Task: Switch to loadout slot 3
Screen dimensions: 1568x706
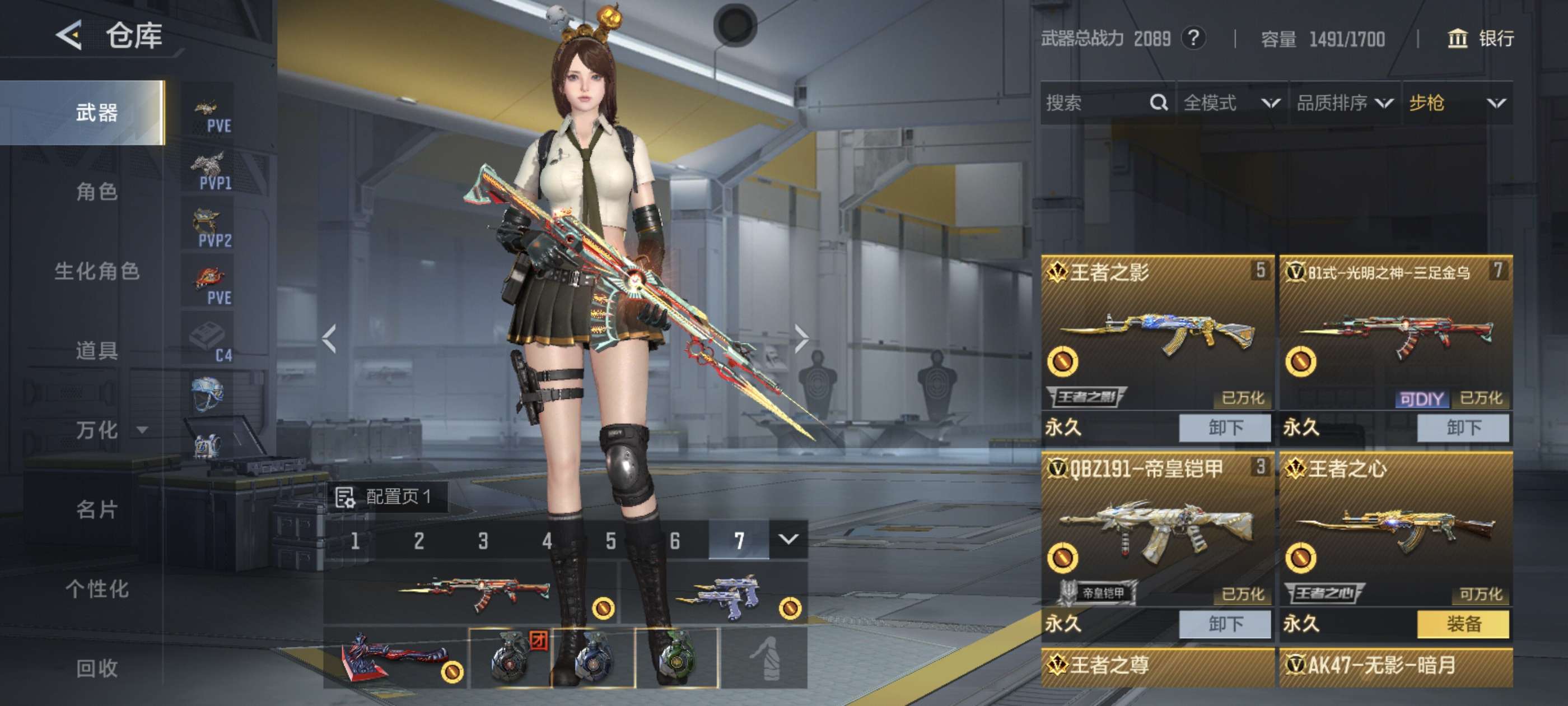Action: coord(483,540)
